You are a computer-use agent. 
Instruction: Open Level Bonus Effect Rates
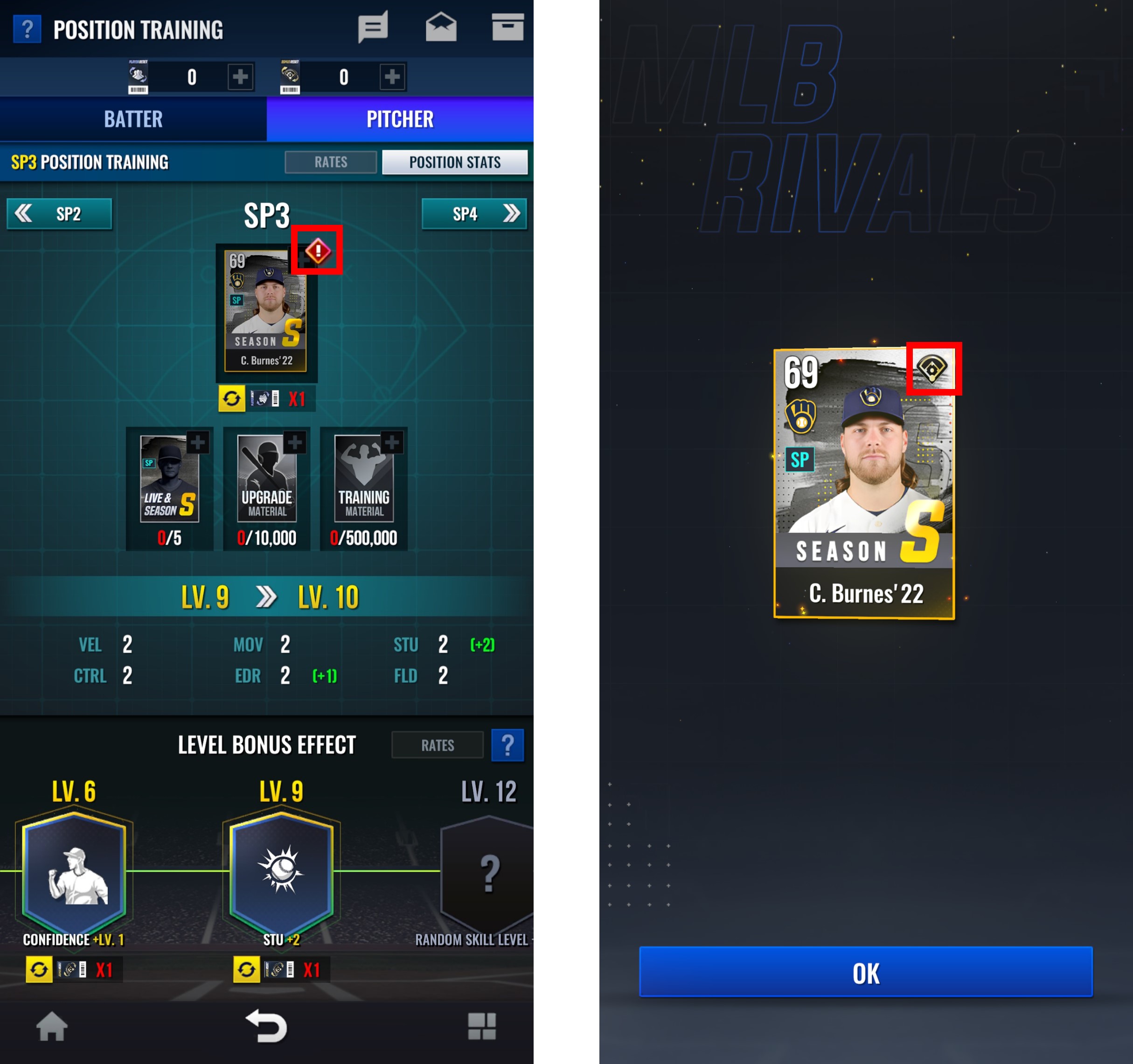pyautogui.click(x=437, y=745)
